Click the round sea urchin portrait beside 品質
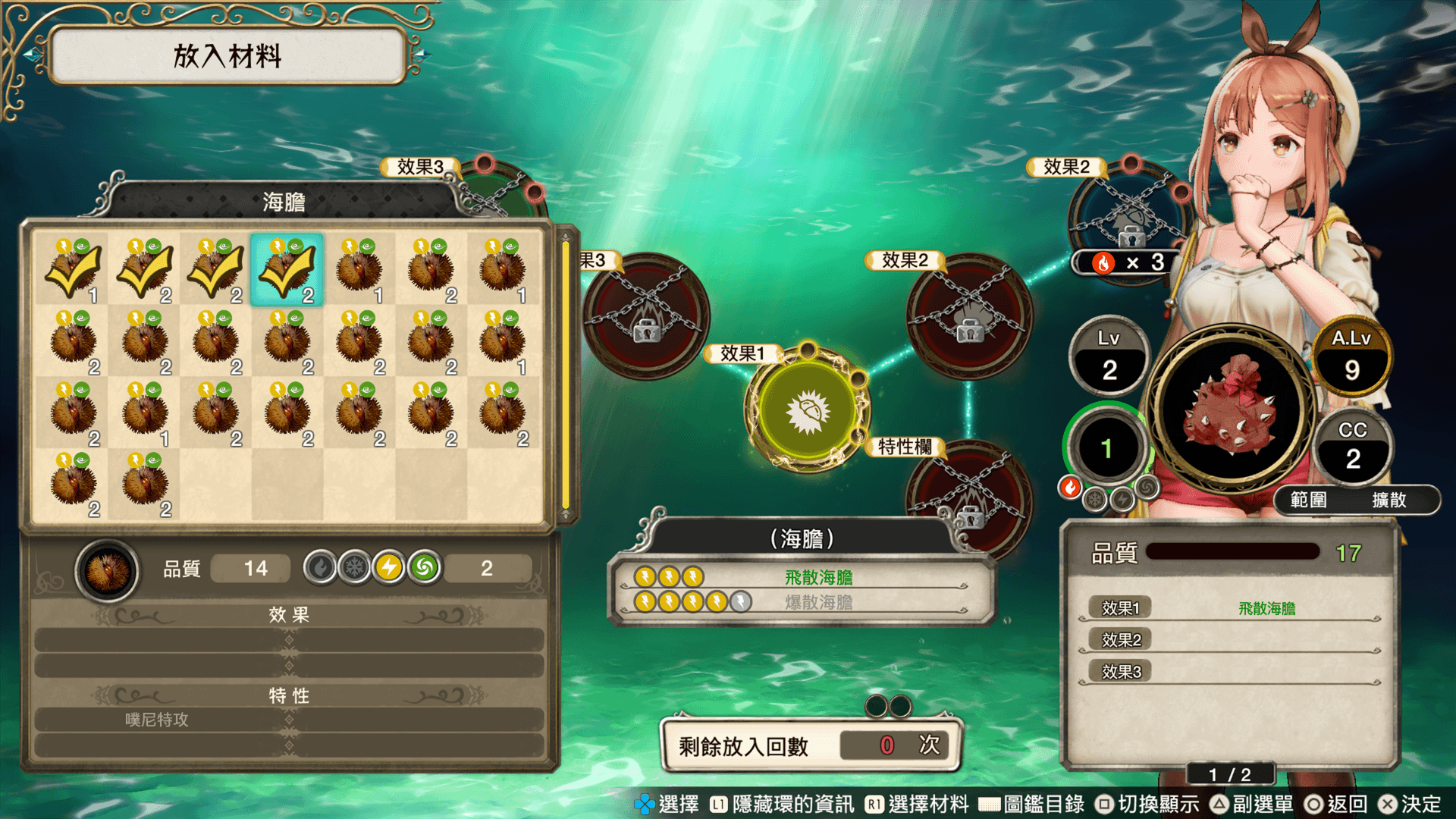This screenshot has height=819, width=1456. click(107, 570)
